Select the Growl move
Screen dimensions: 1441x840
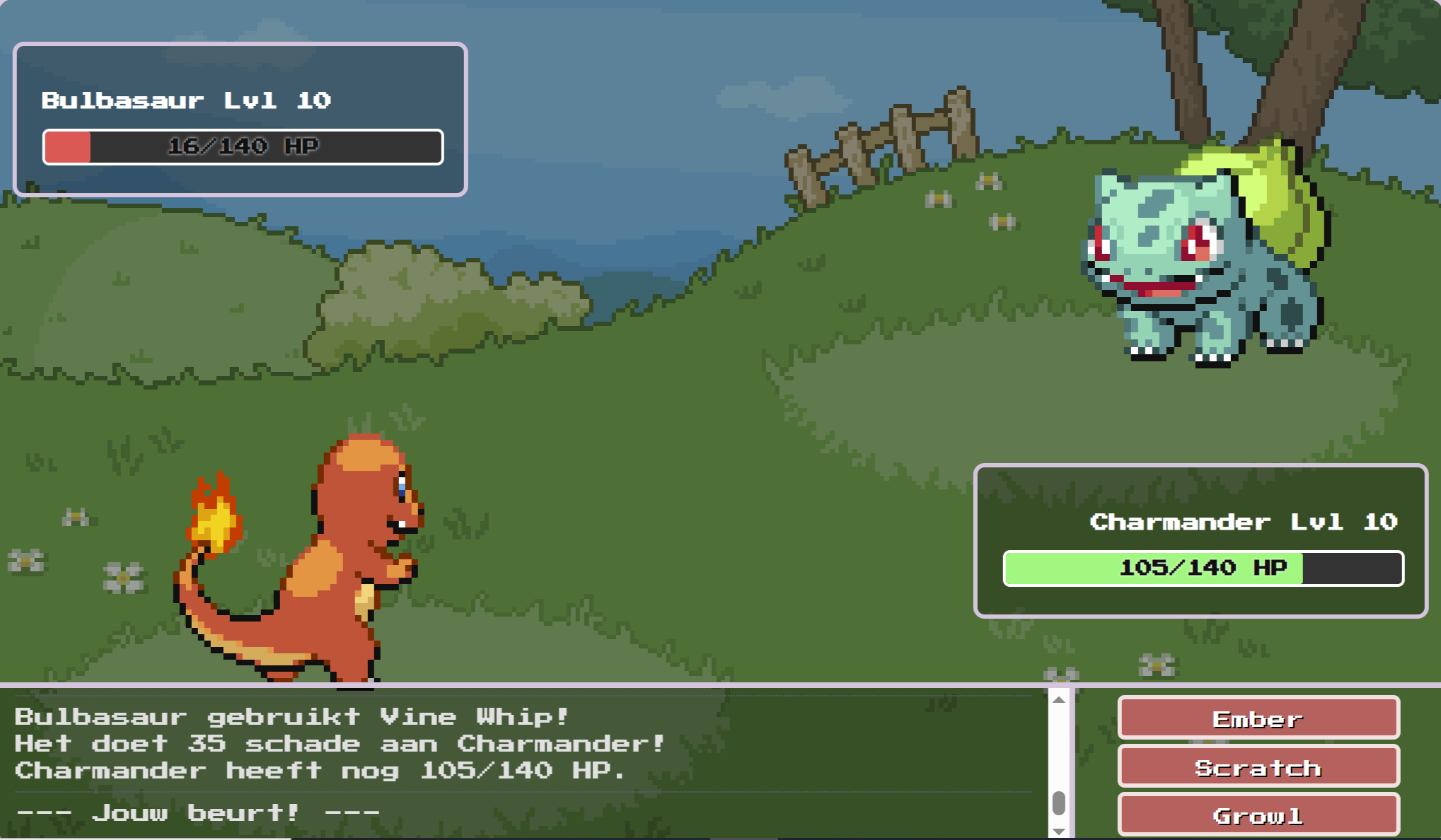[x=1258, y=815]
